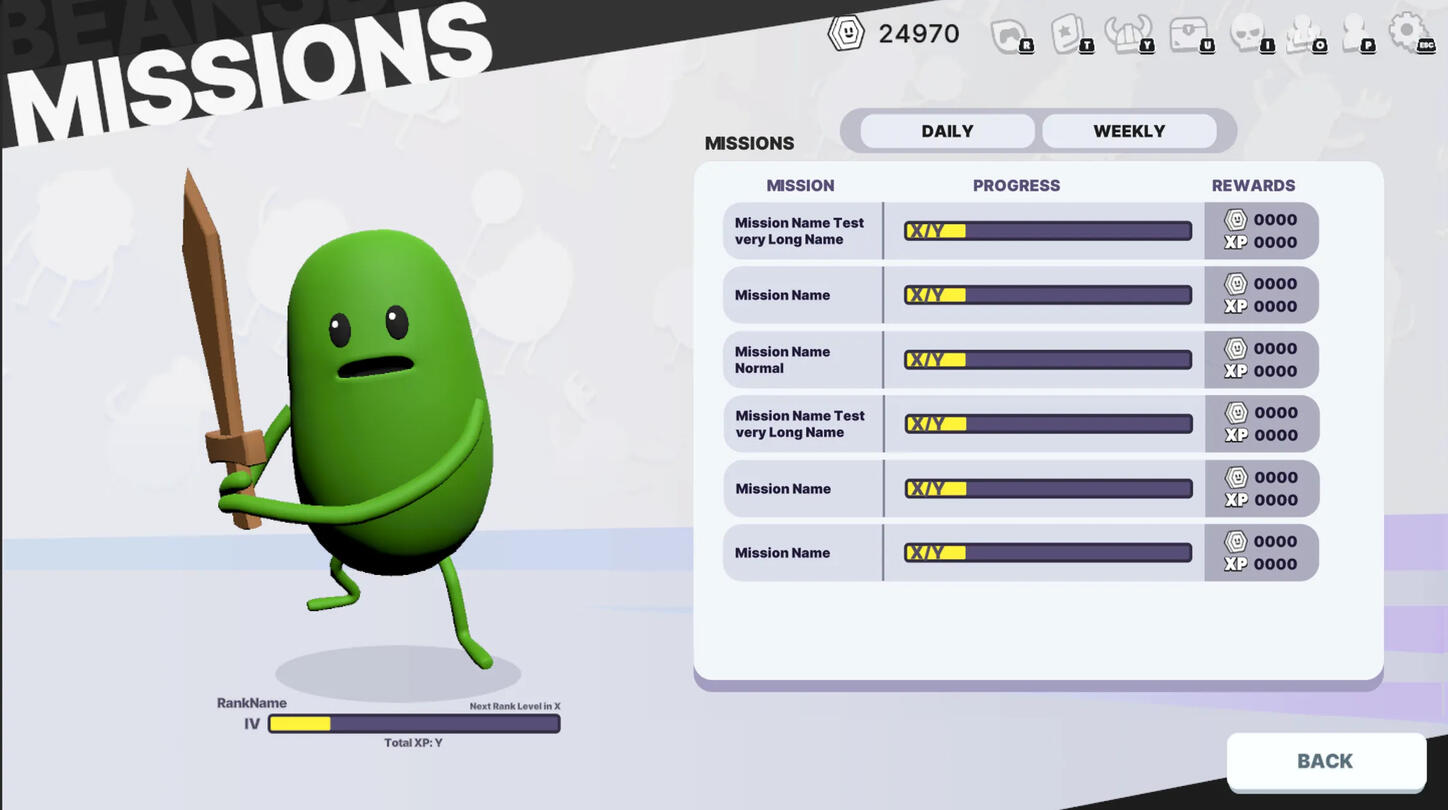The image size is (1448, 810).
Task: Switch to the Daily missions tab
Action: (947, 131)
